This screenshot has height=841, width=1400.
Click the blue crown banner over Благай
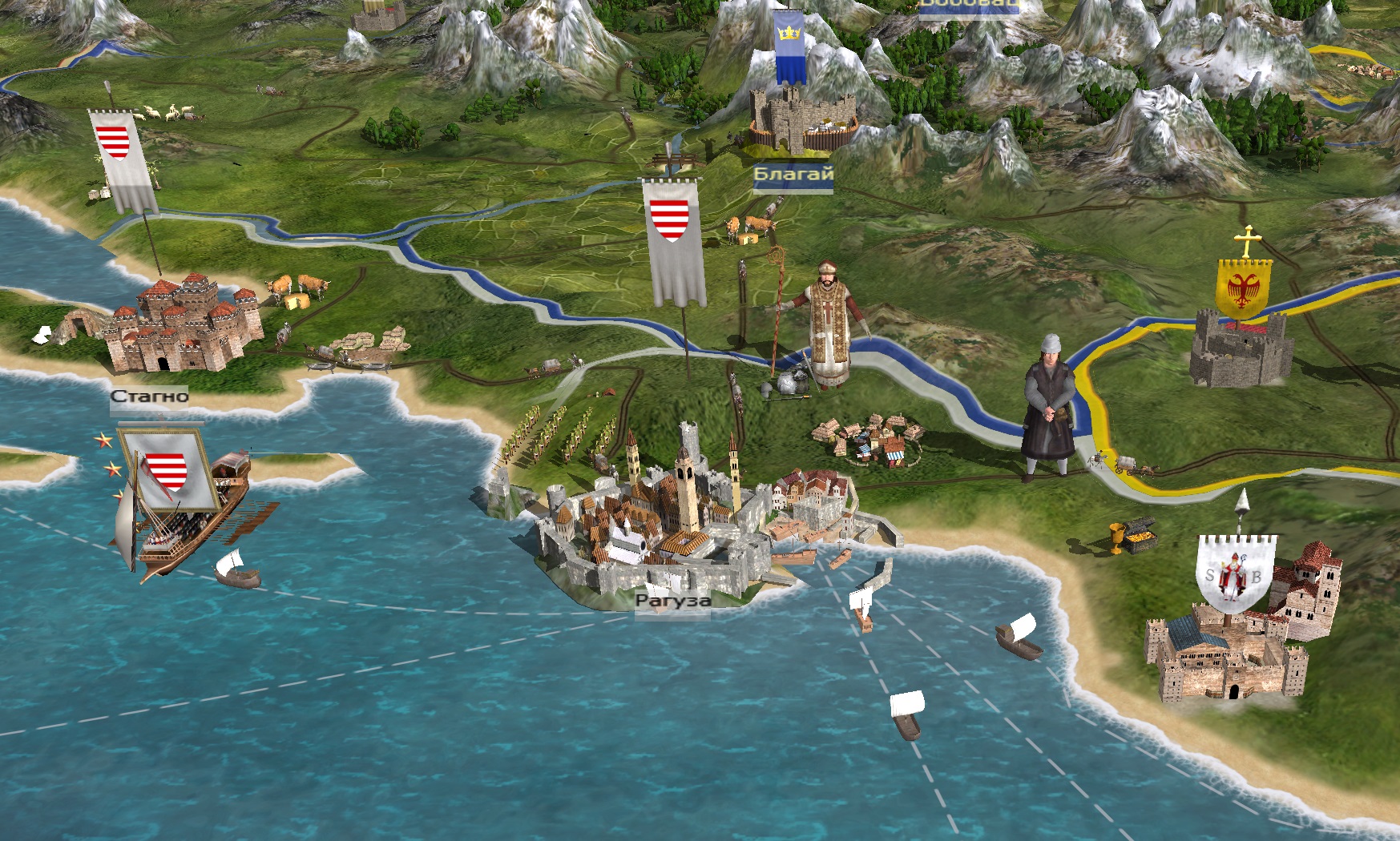coord(790,47)
